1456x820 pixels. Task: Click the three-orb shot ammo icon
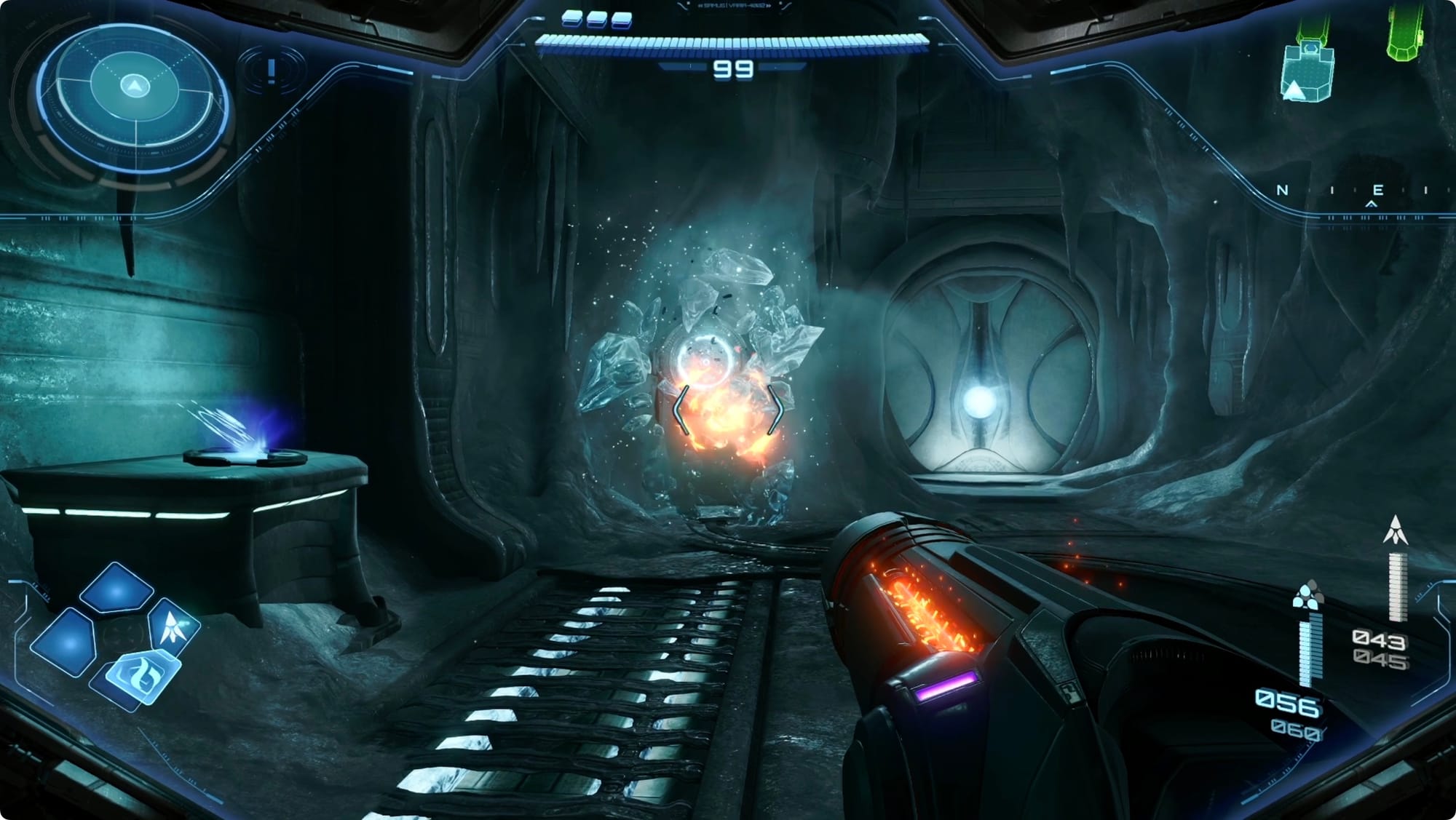pyautogui.click(x=1308, y=595)
